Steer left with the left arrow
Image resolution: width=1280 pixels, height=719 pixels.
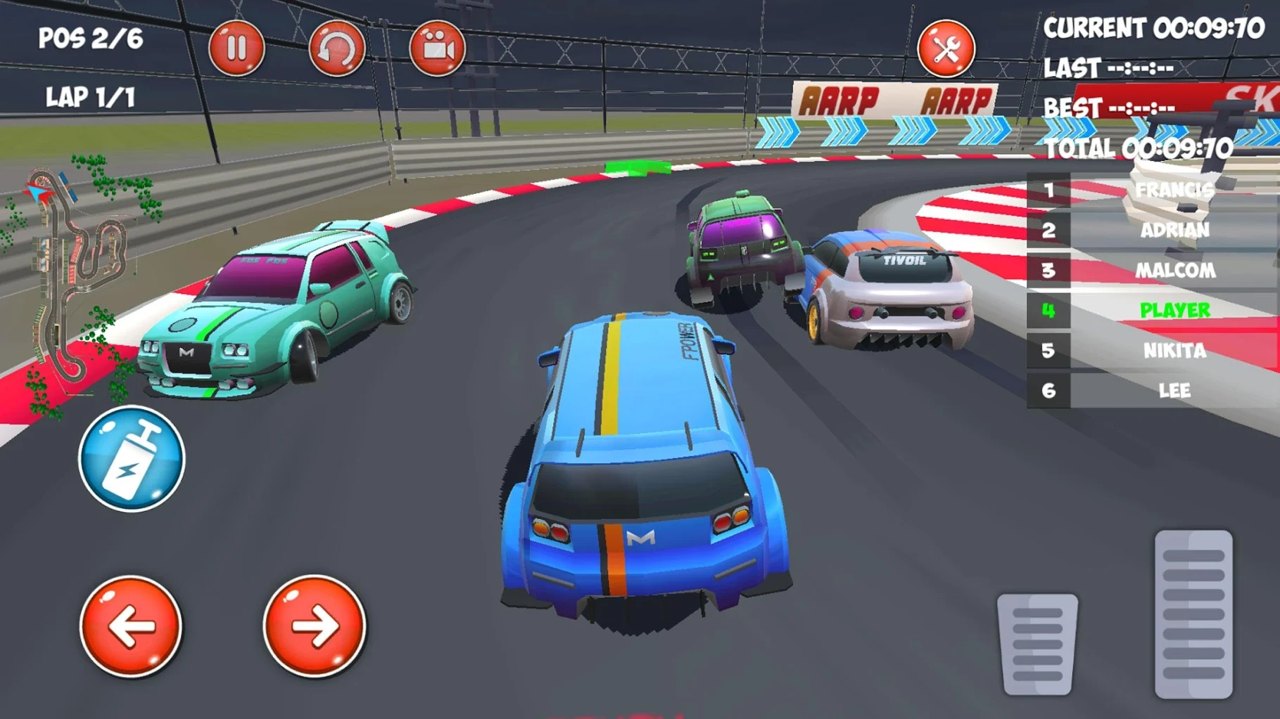click(x=131, y=627)
